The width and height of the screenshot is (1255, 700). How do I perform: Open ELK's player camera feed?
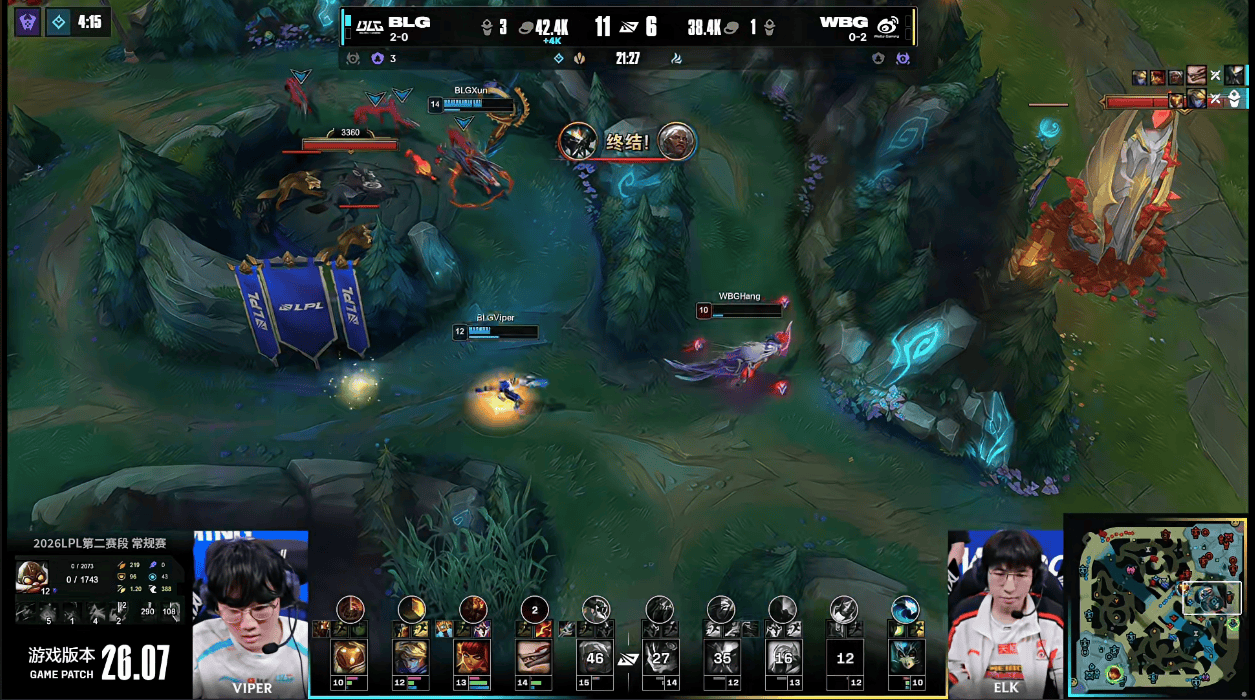click(x=1005, y=612)
